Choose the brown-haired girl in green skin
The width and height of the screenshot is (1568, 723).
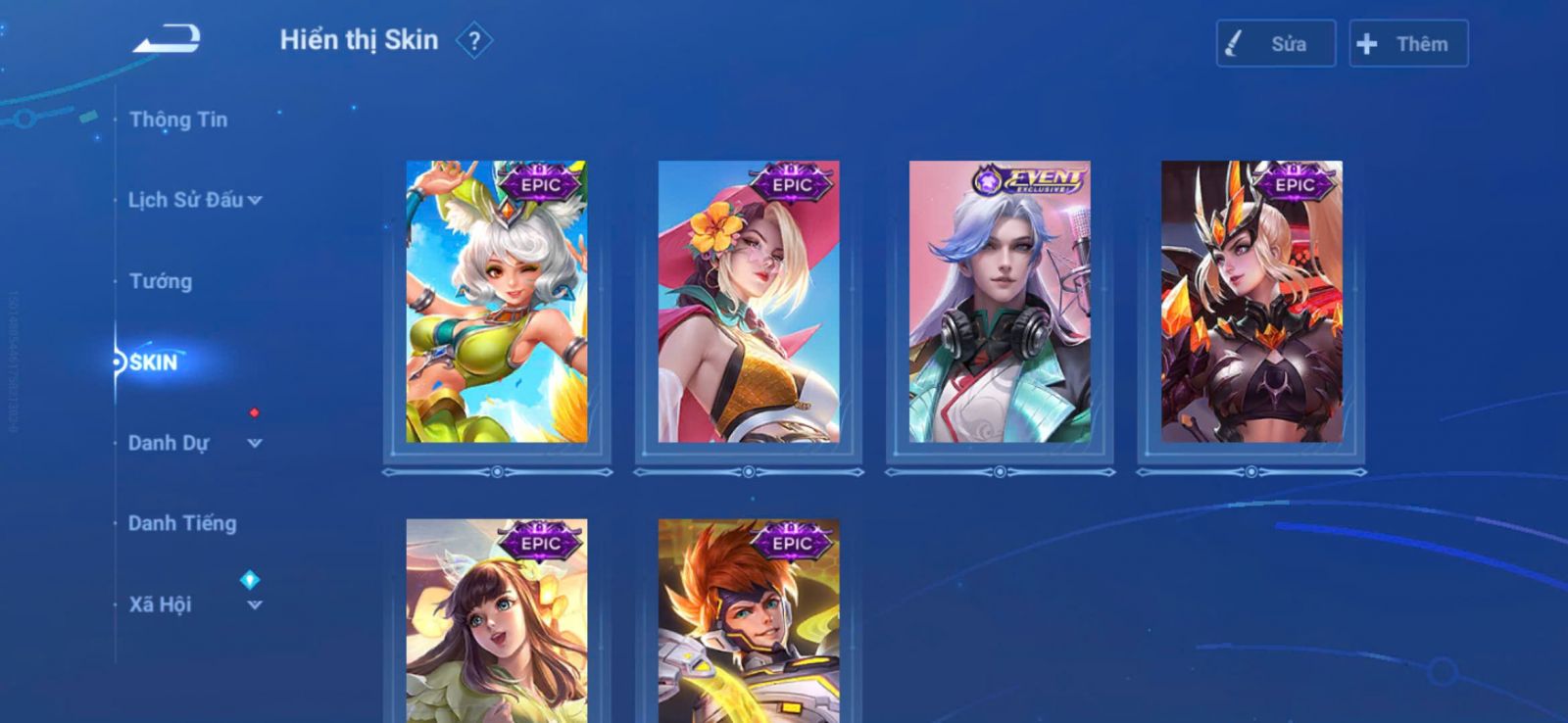point(497,621)
